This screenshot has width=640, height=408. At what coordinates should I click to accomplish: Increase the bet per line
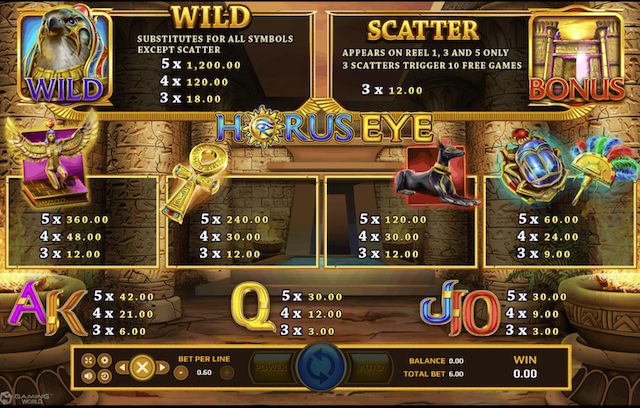(x=226, y=372)
